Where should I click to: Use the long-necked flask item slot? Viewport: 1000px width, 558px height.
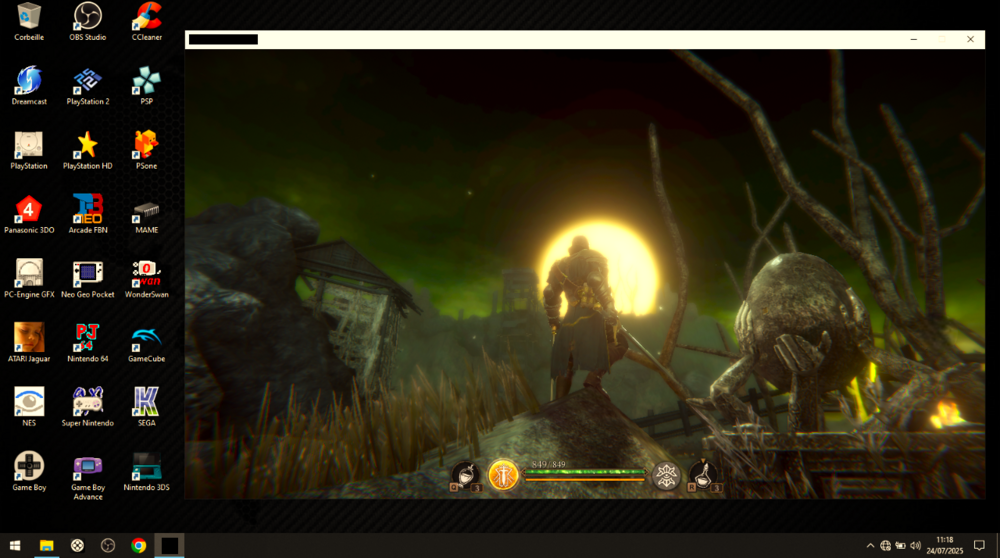[x=703, y=475]
